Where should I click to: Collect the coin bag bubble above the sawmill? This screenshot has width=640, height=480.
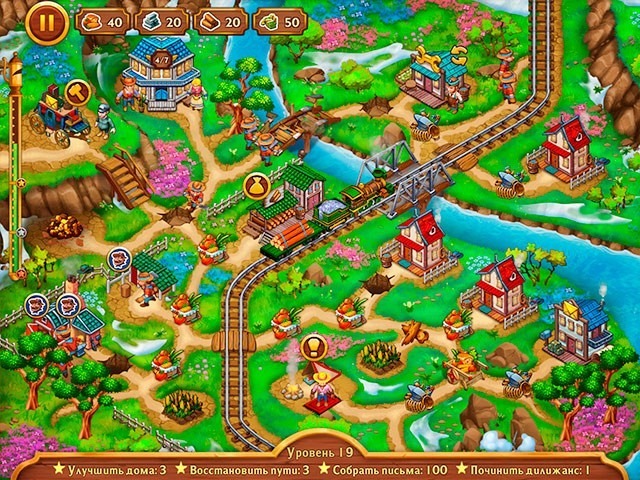point(256,185)
